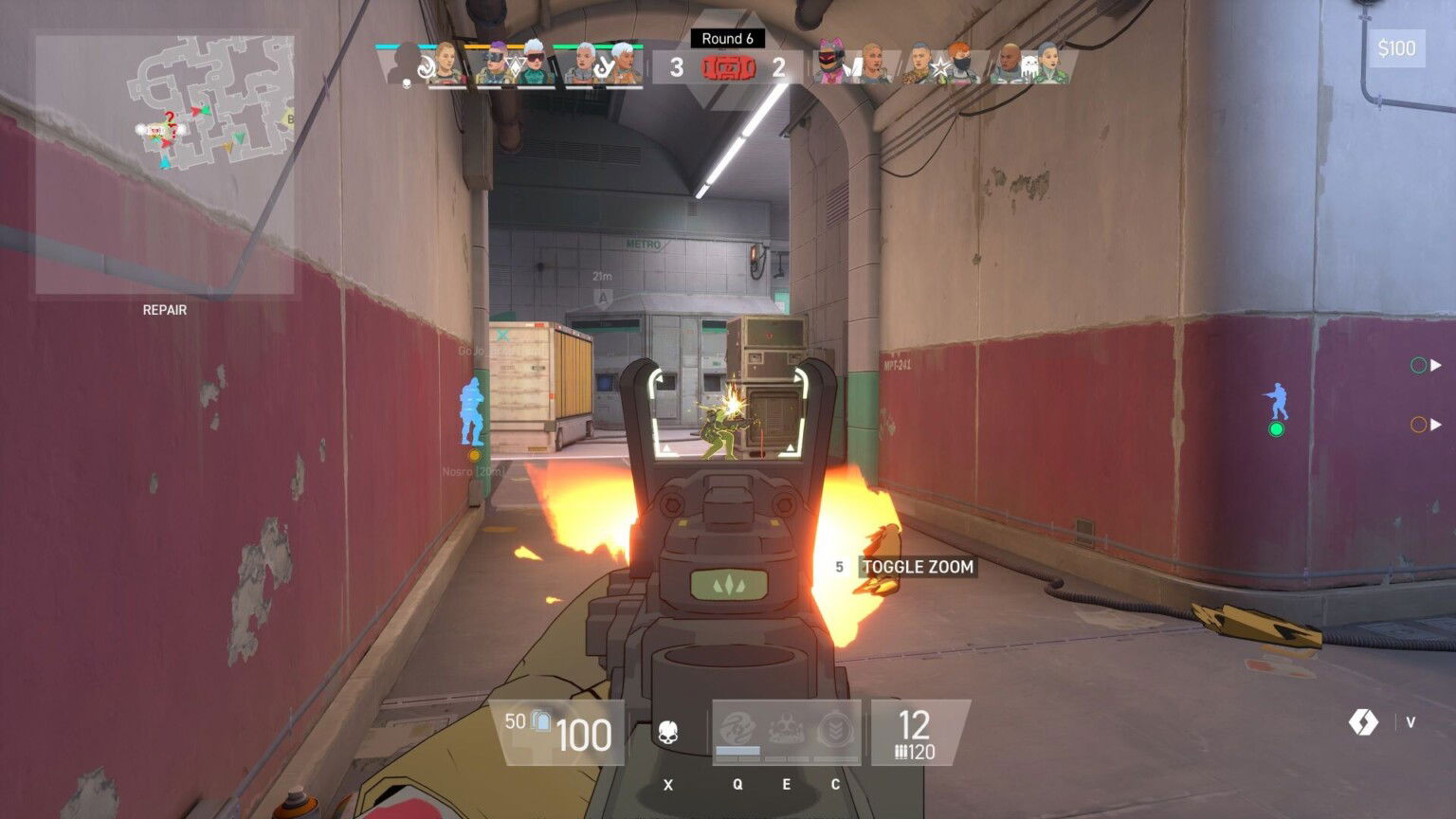
Task: Click the $100 money display
Action: [x=1398, y=49]
